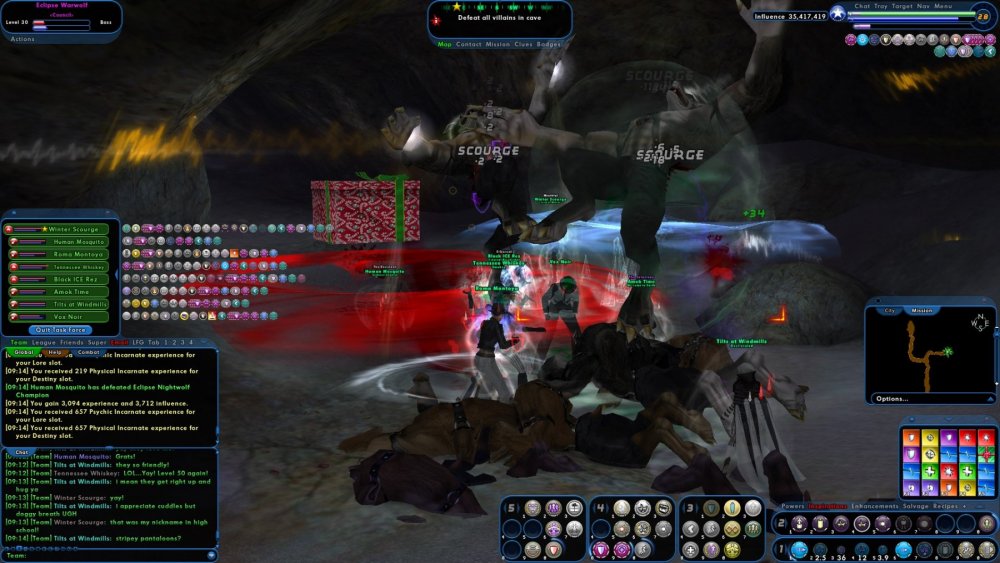Viewport: 1000px width, 563px height.
Task: Open the Salvage window
Action: point(916,506)
